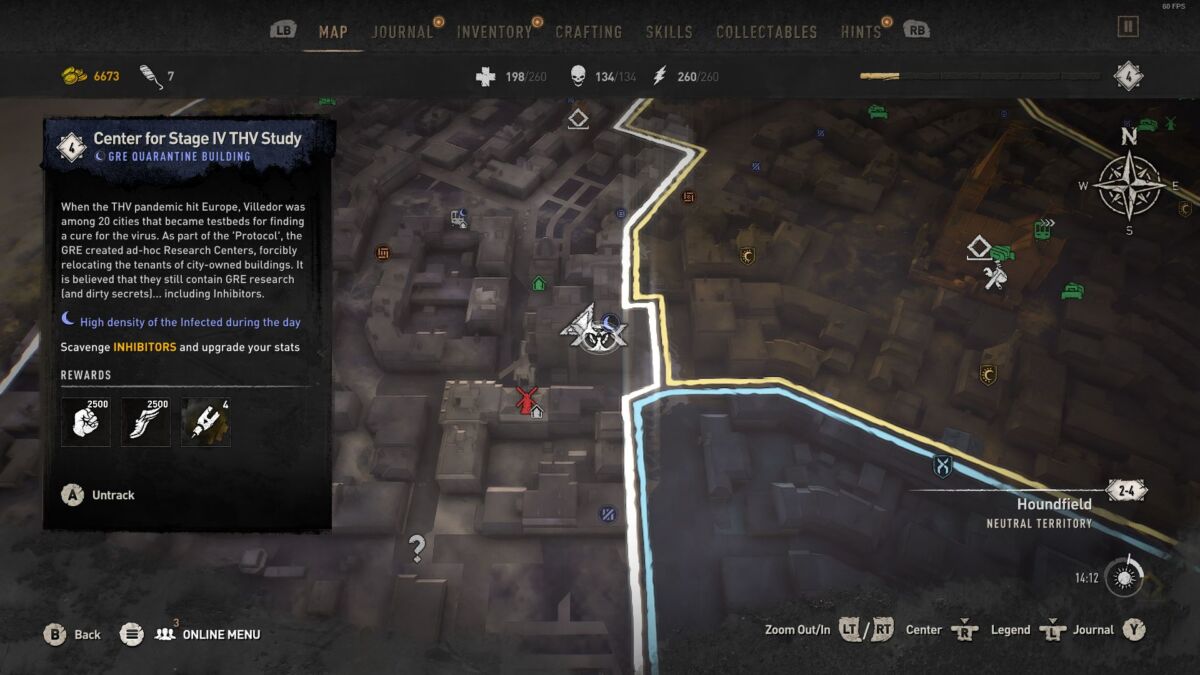Screen dimensions: 1200x675
Task: Open the Inventory tab
Action: coord(494,32)
